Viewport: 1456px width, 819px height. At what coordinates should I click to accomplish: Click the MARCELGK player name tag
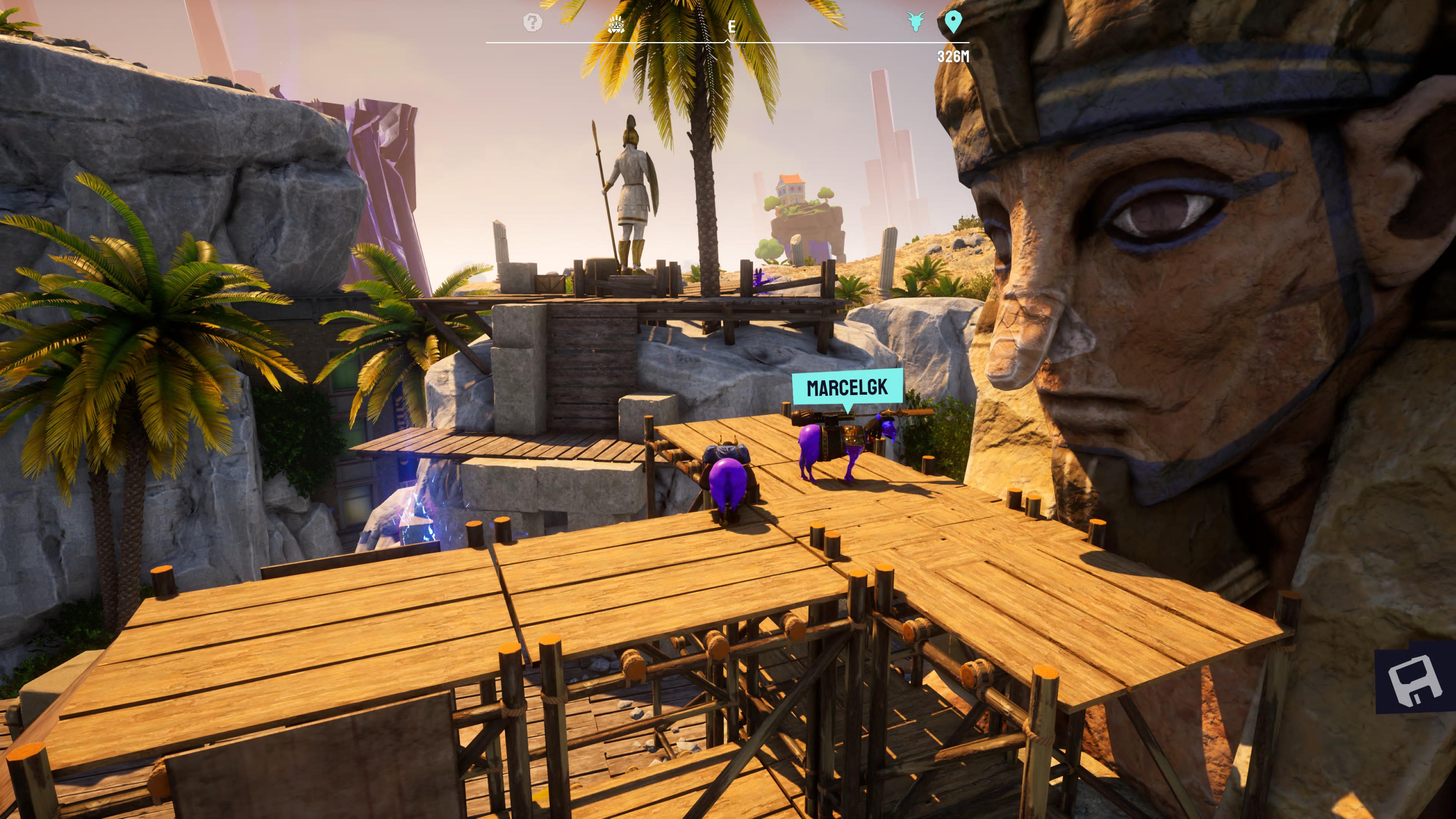[847, 388]
